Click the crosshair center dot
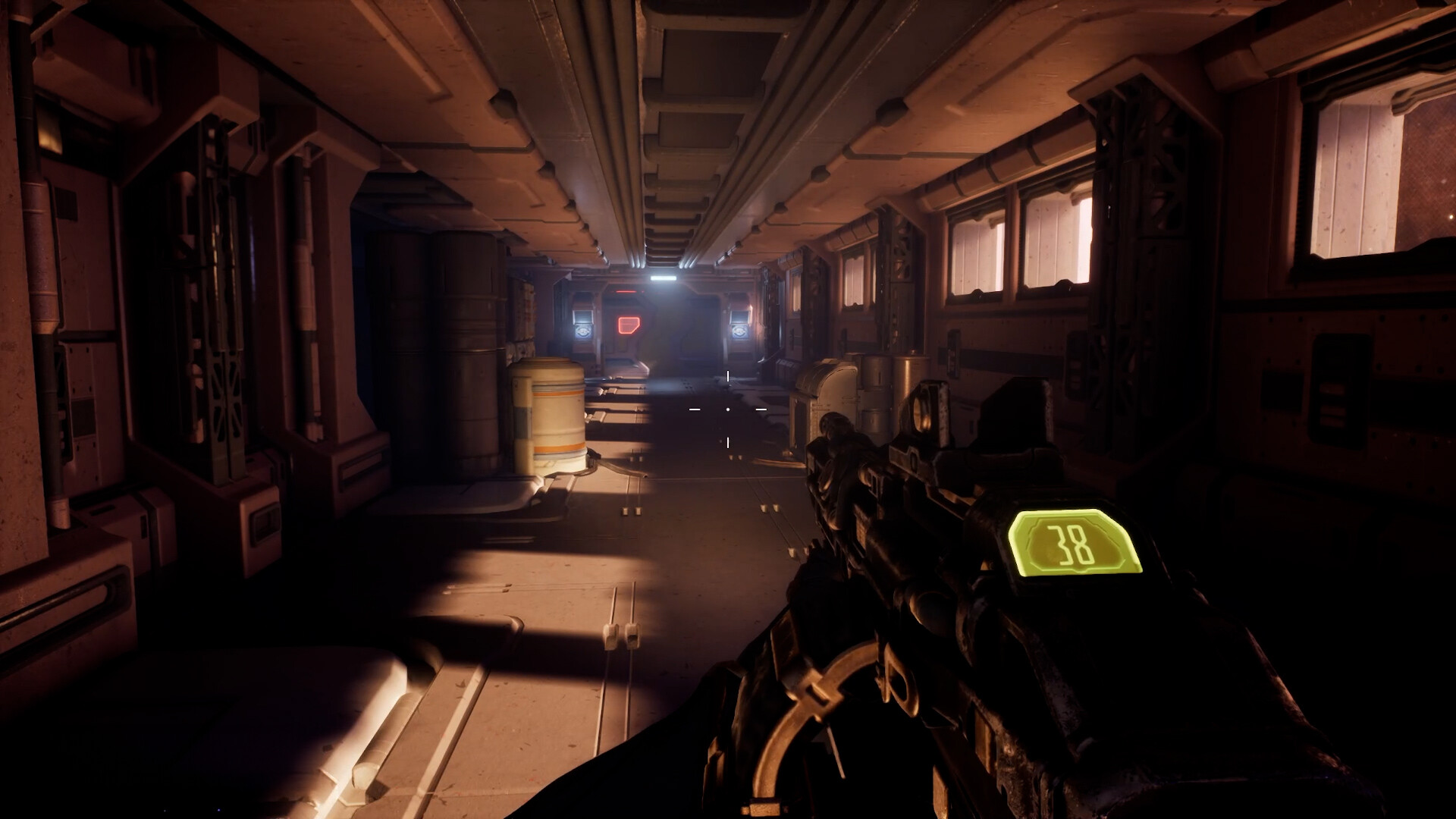The height and width of the screenshot is (819, 1456). point(728,409)
